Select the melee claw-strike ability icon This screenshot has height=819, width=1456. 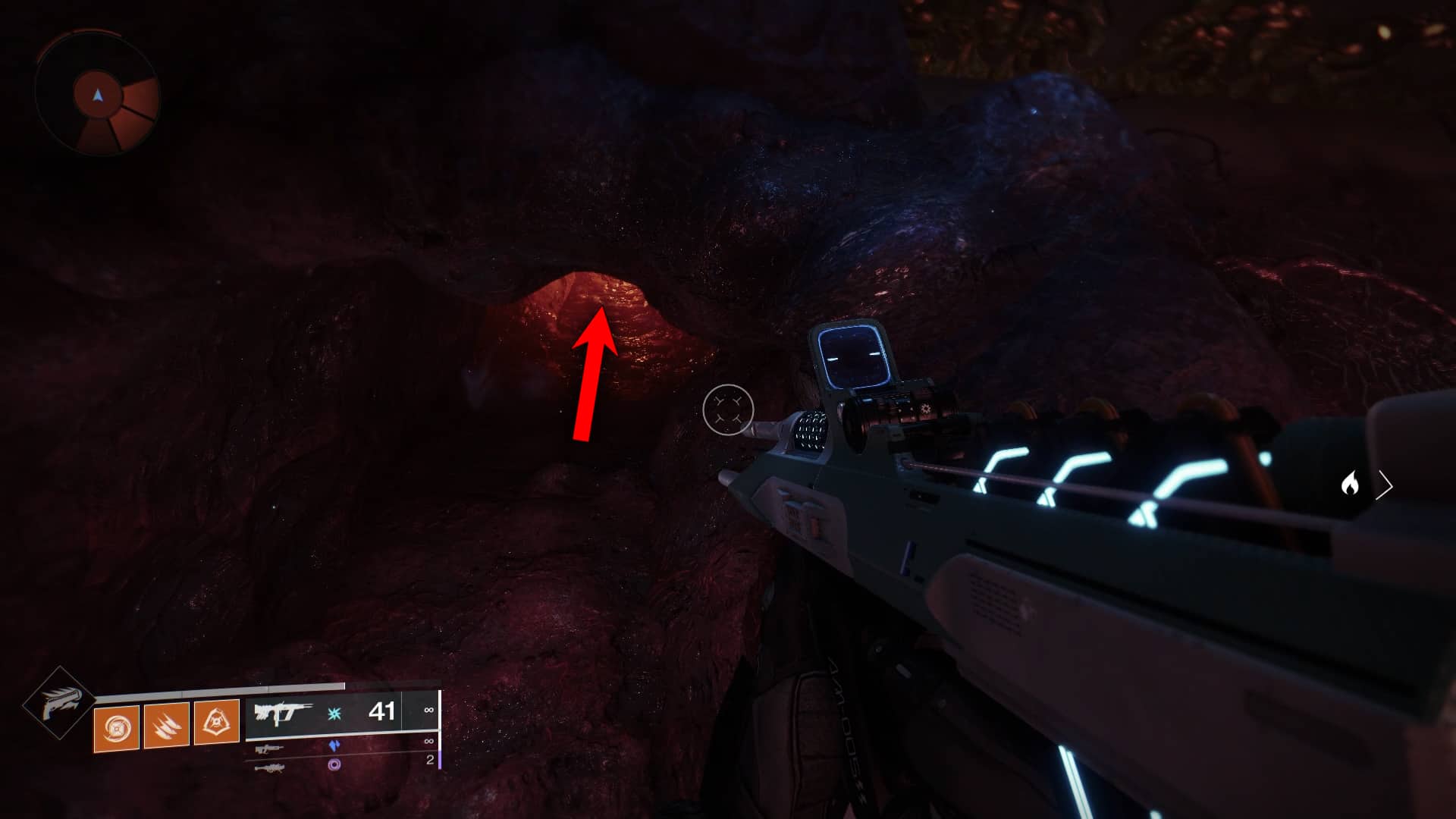click(x=167, y=726)
